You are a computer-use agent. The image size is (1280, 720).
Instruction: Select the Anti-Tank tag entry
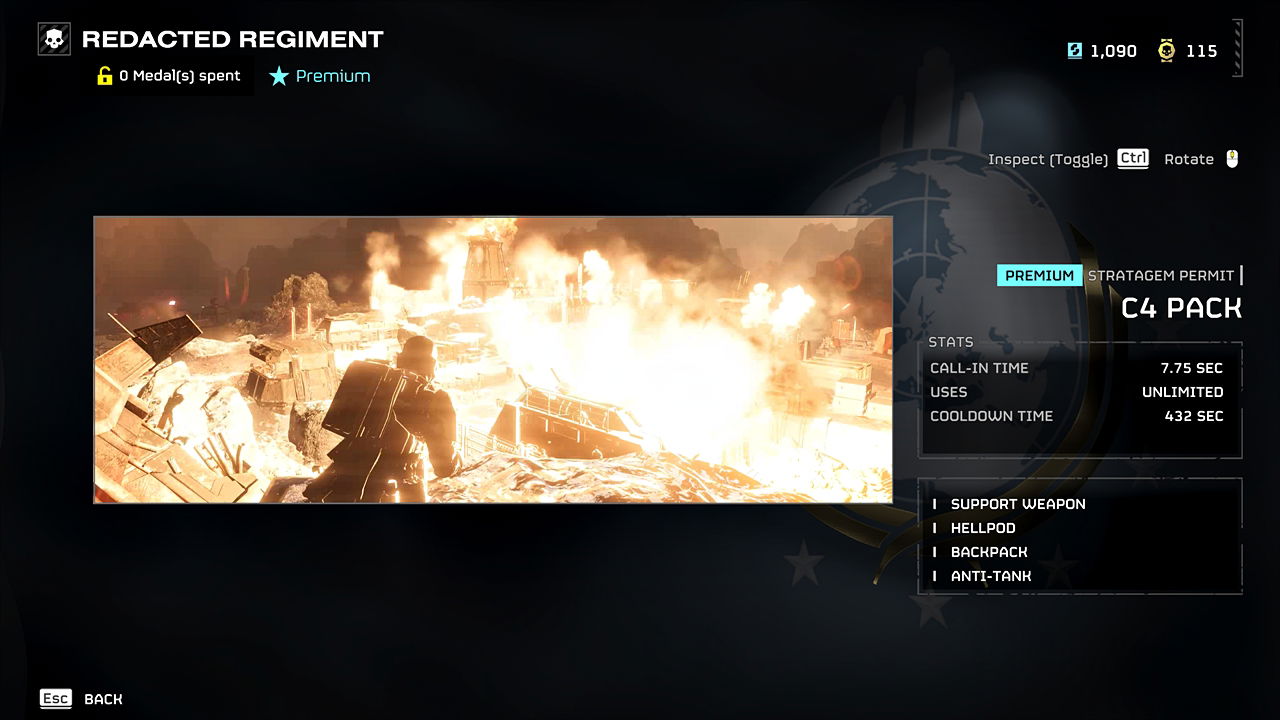pos(990,576)
